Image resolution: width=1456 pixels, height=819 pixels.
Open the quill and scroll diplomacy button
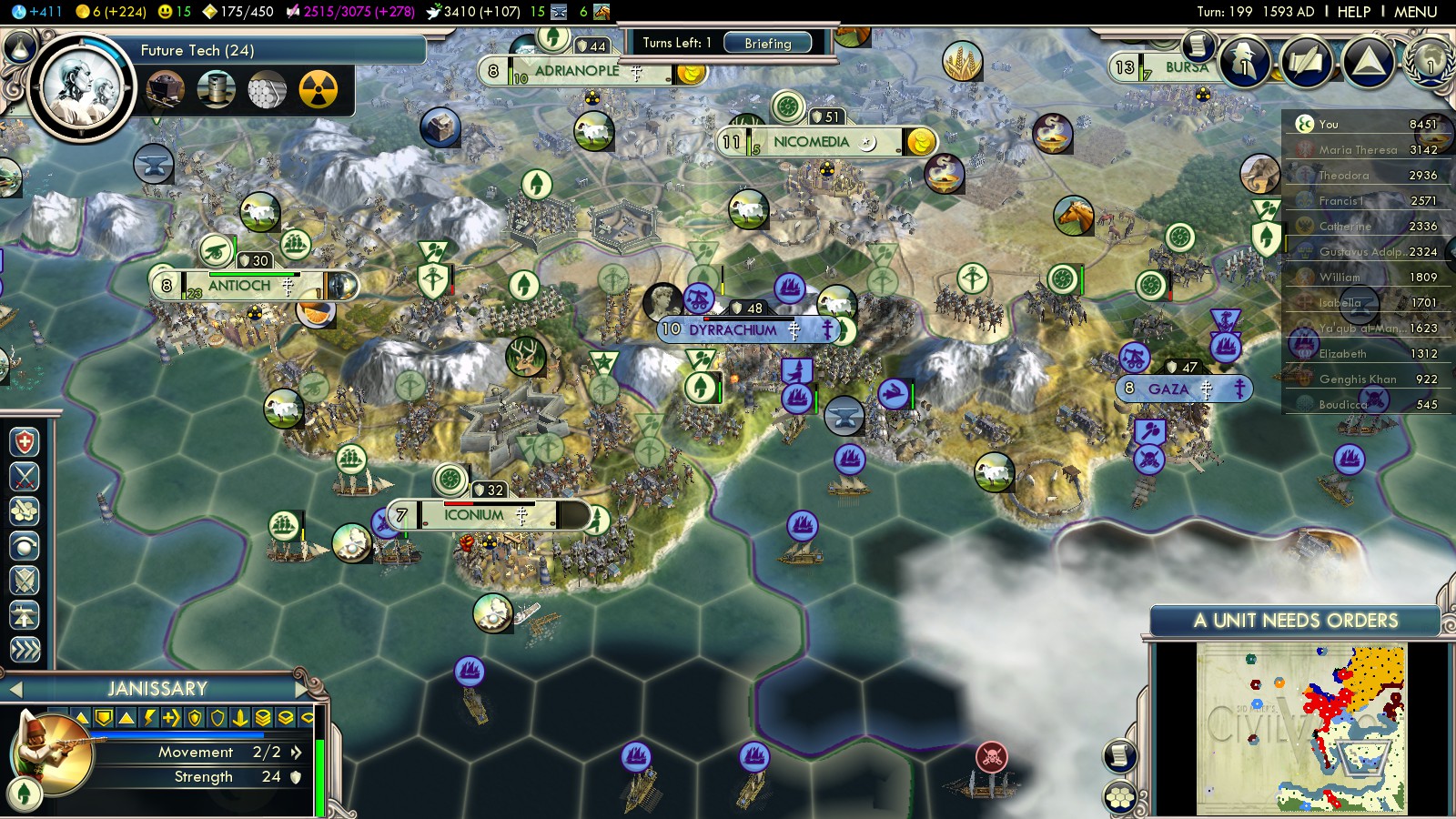coord(1307,62)
